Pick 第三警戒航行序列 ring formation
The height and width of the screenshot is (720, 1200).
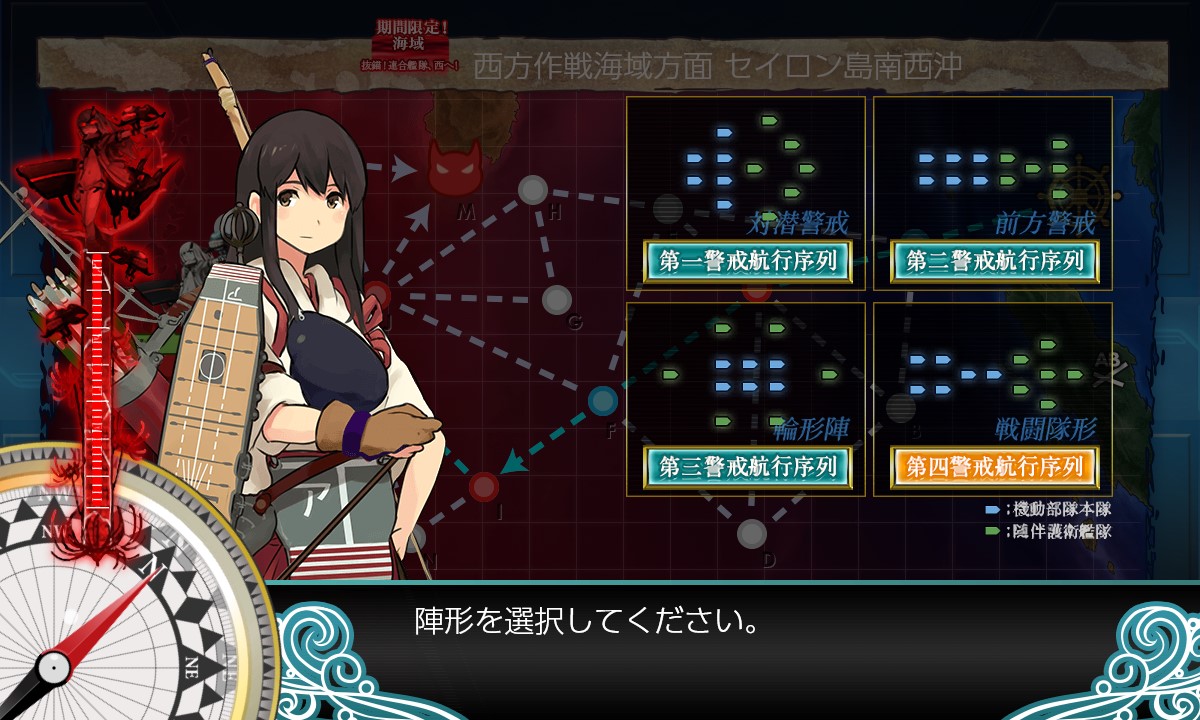(747, 467)
